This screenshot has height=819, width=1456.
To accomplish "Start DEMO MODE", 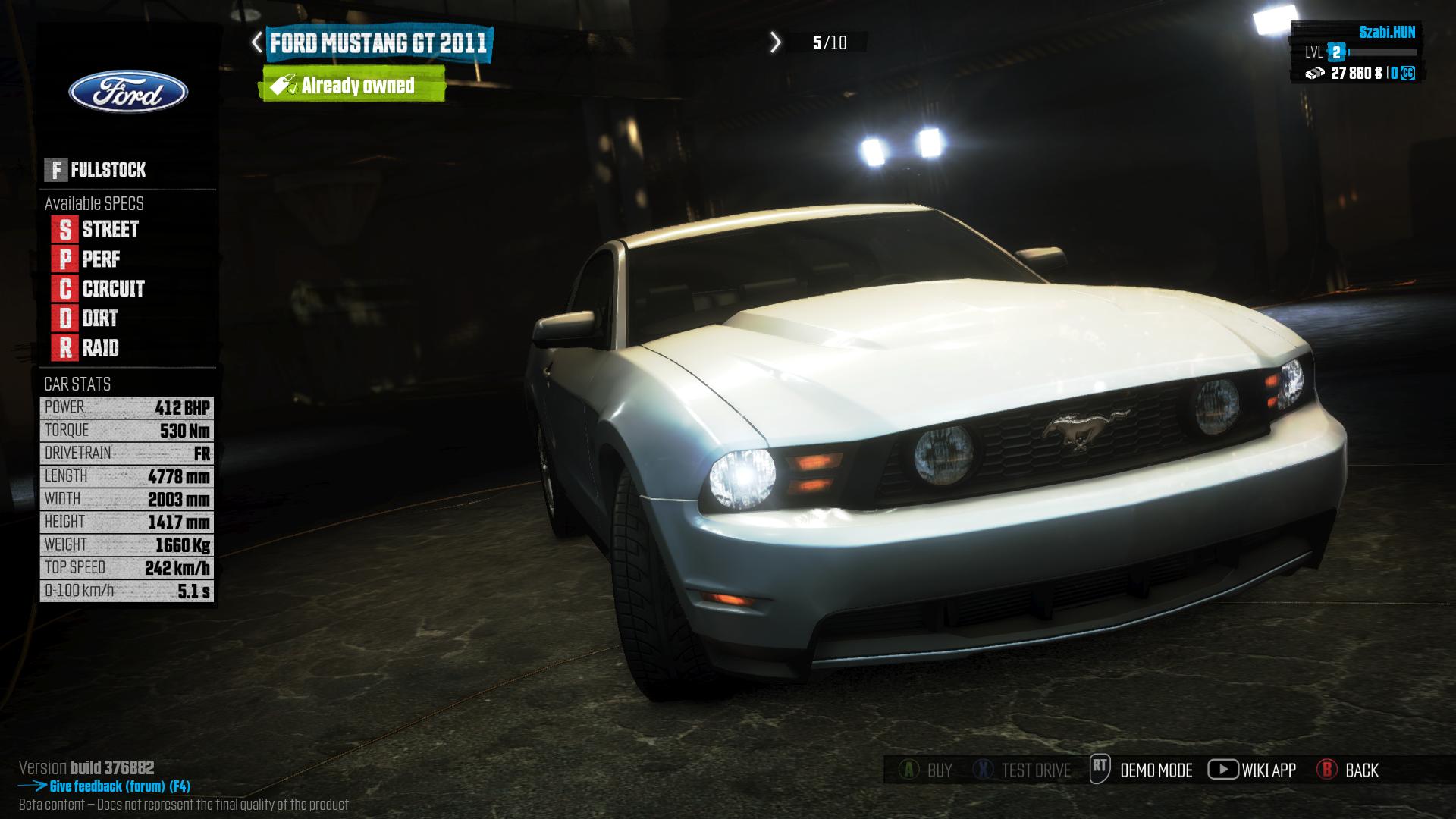I will [1141, 770].
